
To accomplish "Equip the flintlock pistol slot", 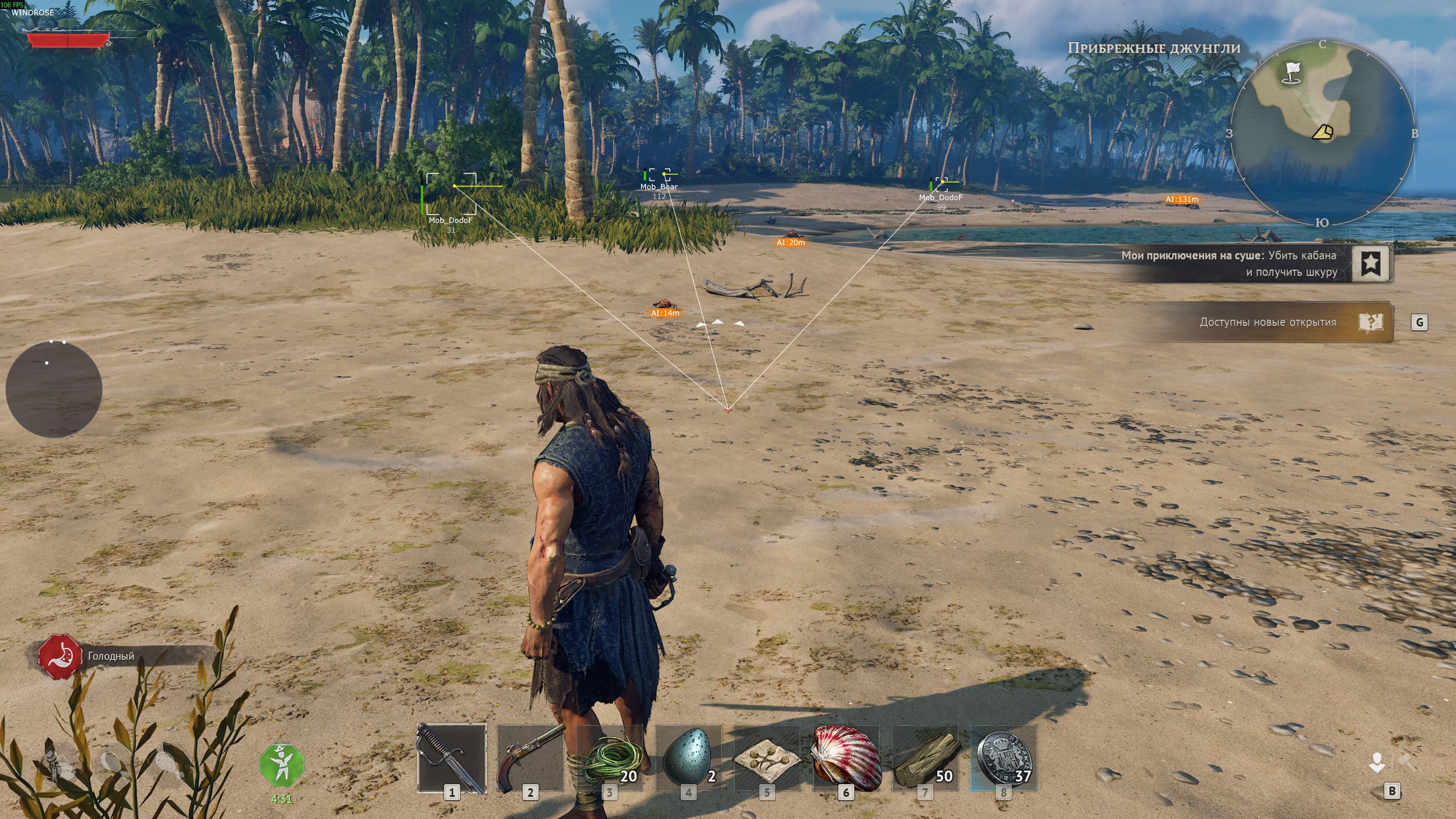I will [x=530, y=758].
